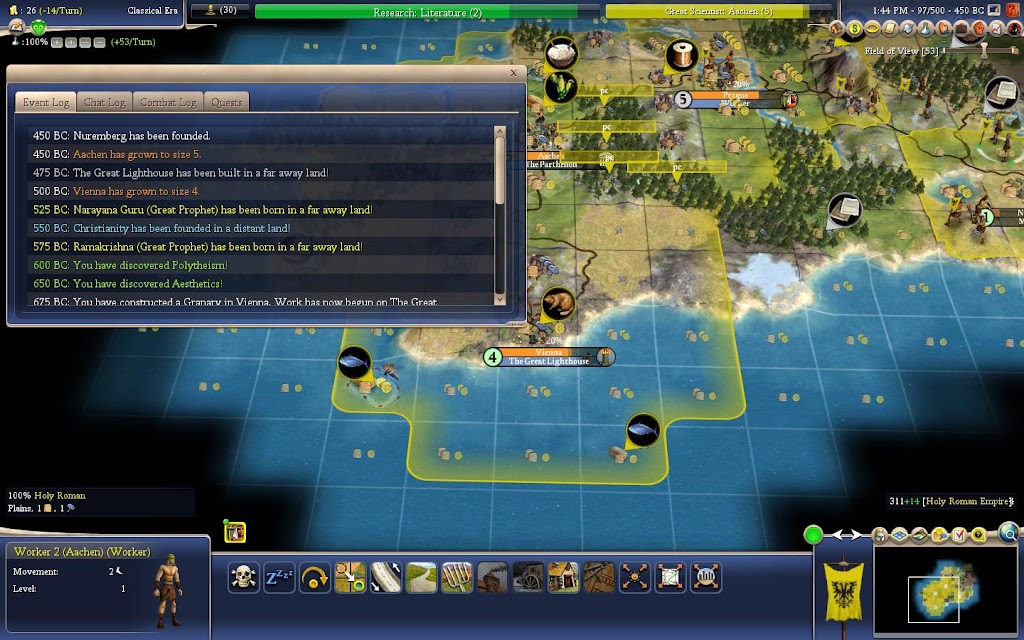The image size is (1024, 640).
Task: Open the Combat Log tab
Action: [x=167, y=102]
